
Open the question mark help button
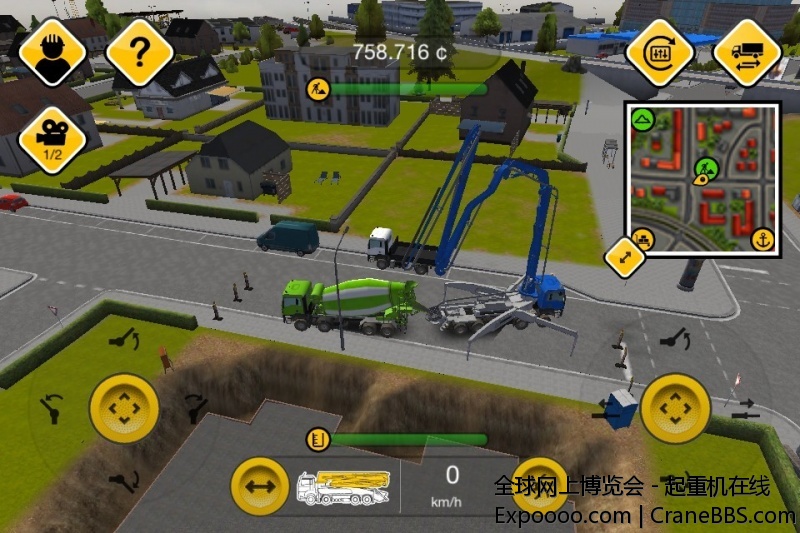click(140, 52)
